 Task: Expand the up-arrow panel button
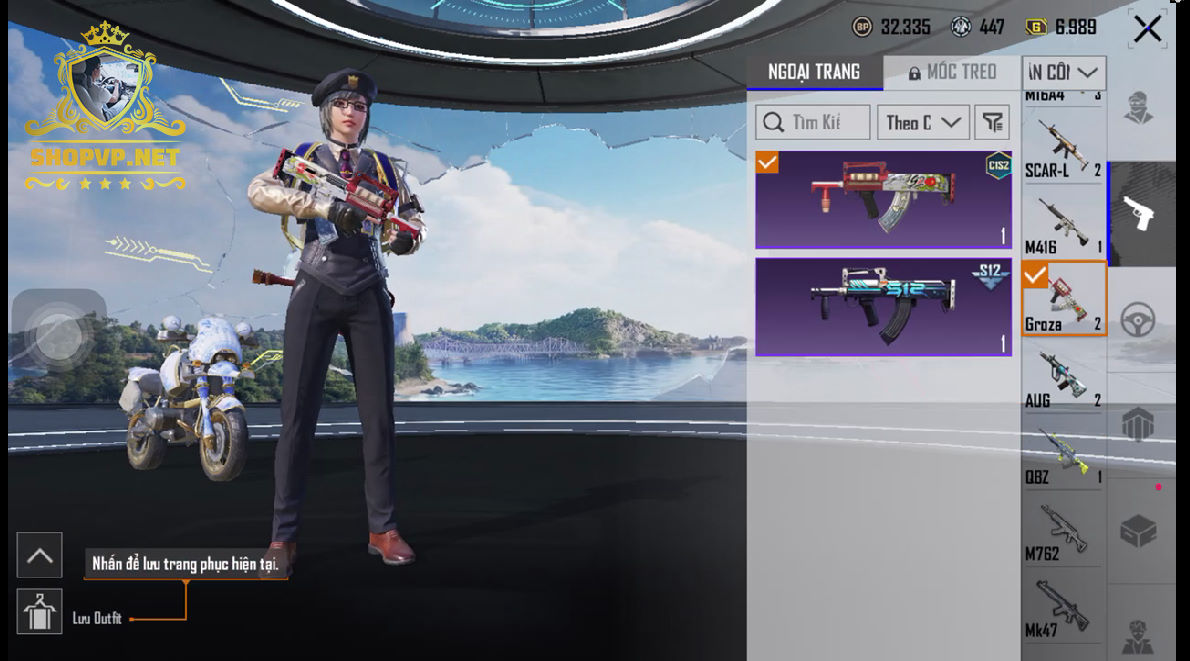tap(40, 555)
